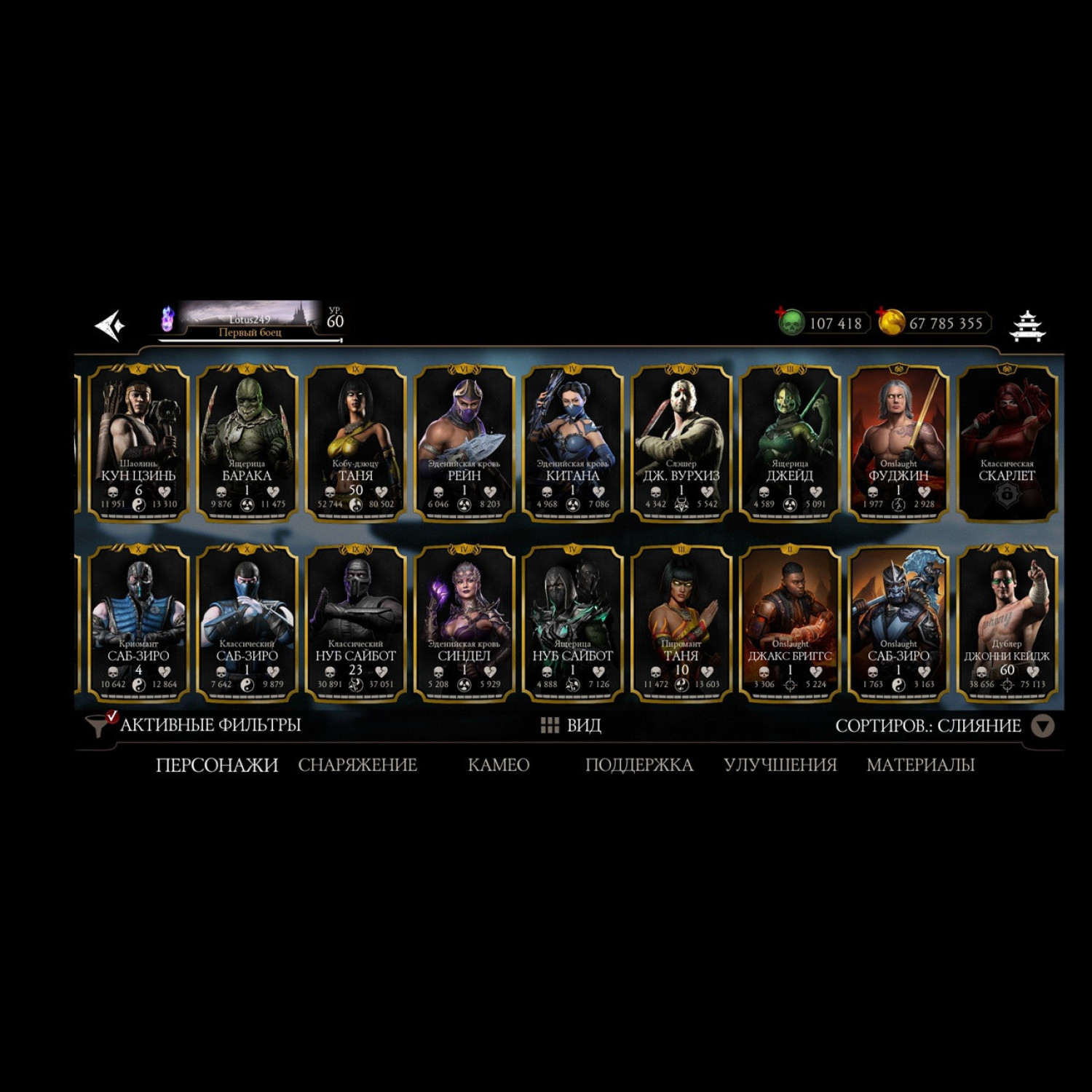Pick the Rain character card
This screenshot has width=1092, height=1092.
click(464, 443)
